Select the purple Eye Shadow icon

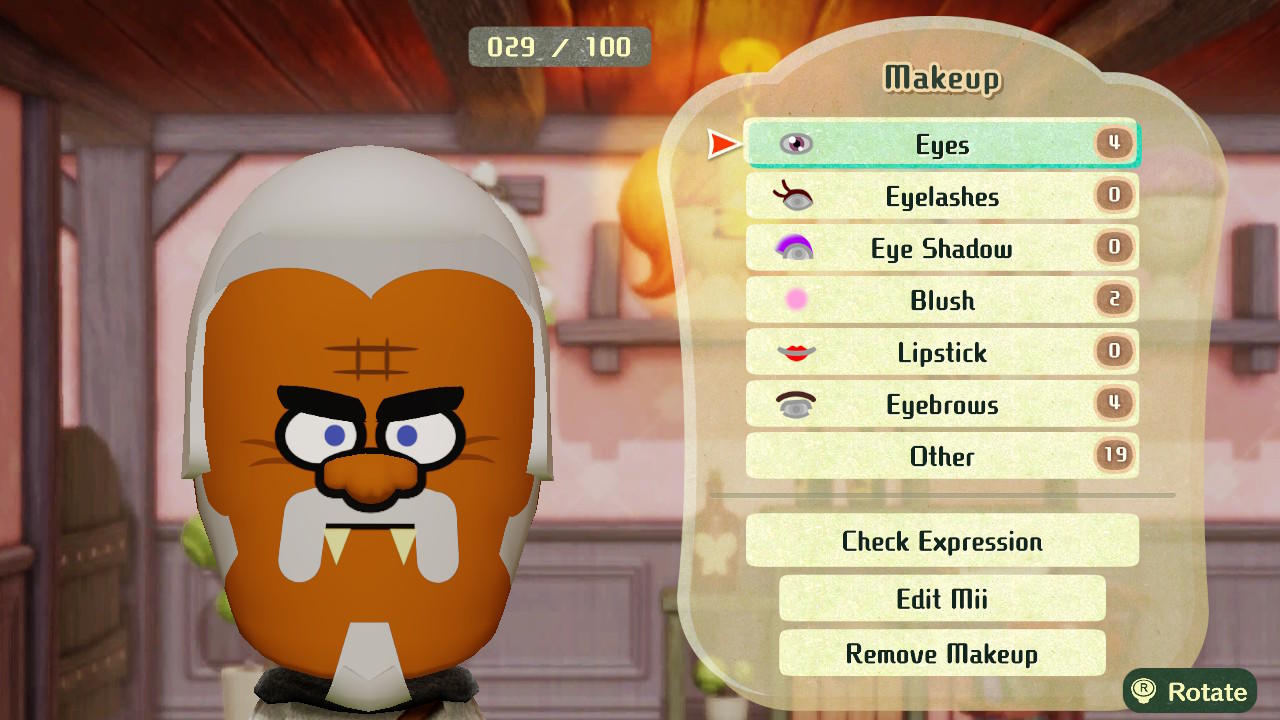[795, 248]
